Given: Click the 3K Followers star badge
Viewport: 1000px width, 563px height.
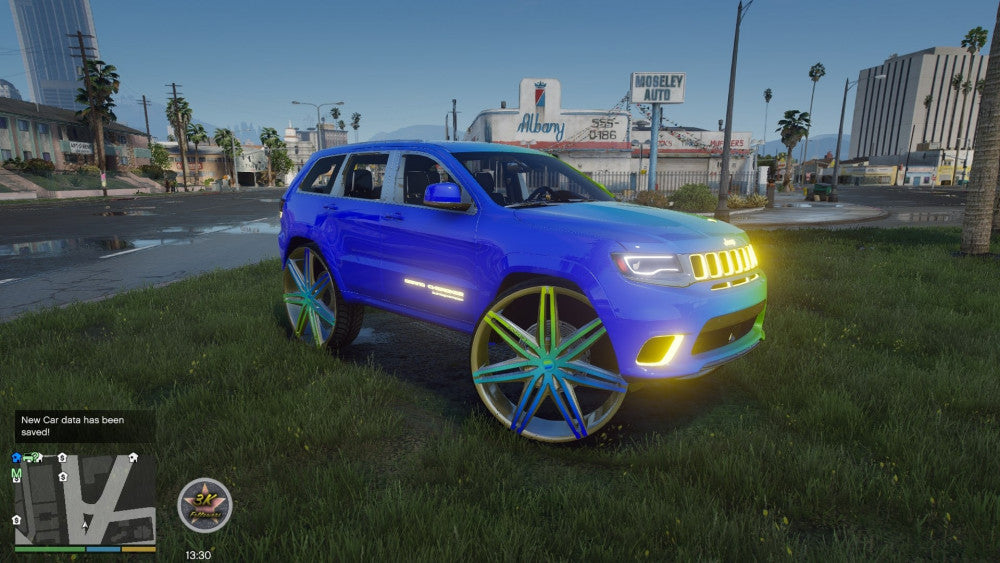Looking at the screenshot, I should coord(205,505).
